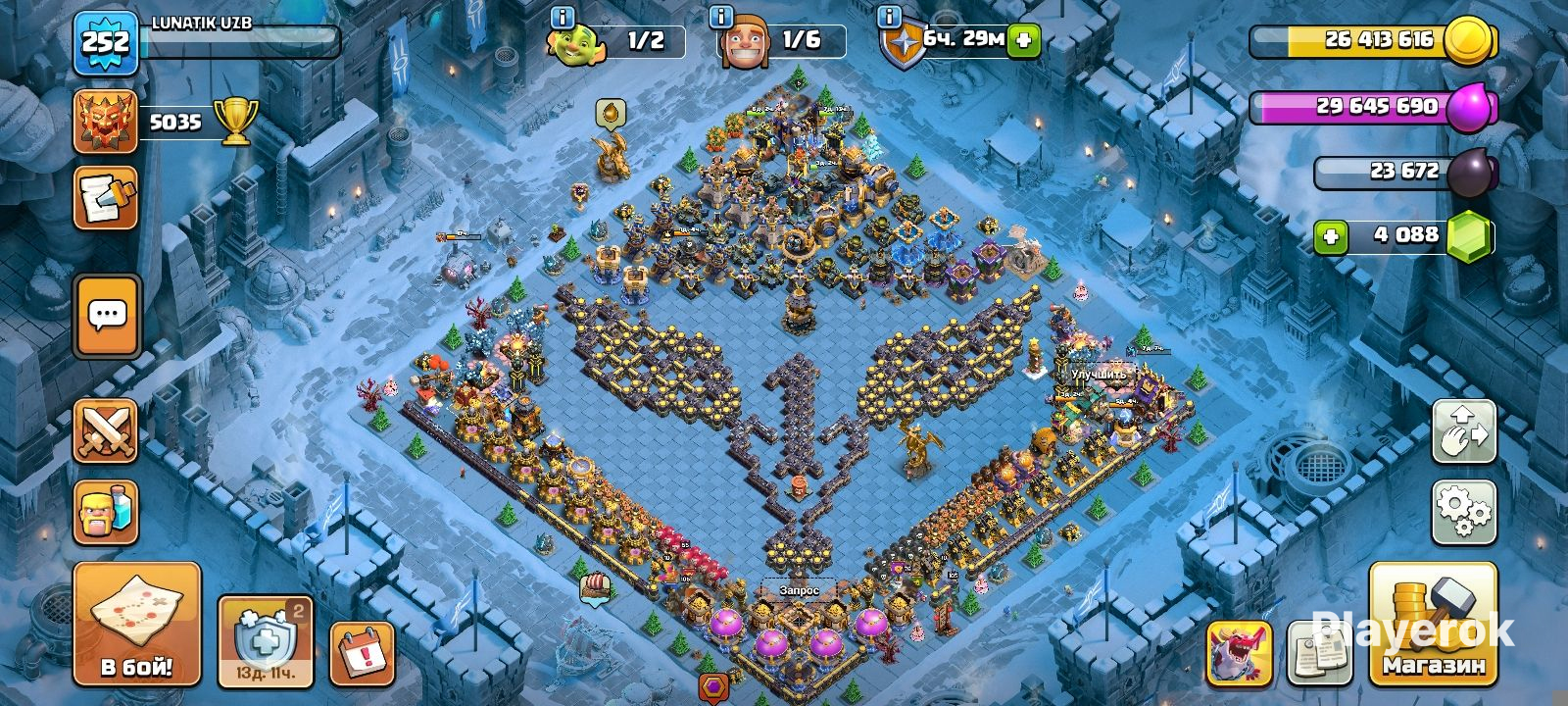
Task: Open the shield status with 13-day timer
Action: click(x=265, y=642)
